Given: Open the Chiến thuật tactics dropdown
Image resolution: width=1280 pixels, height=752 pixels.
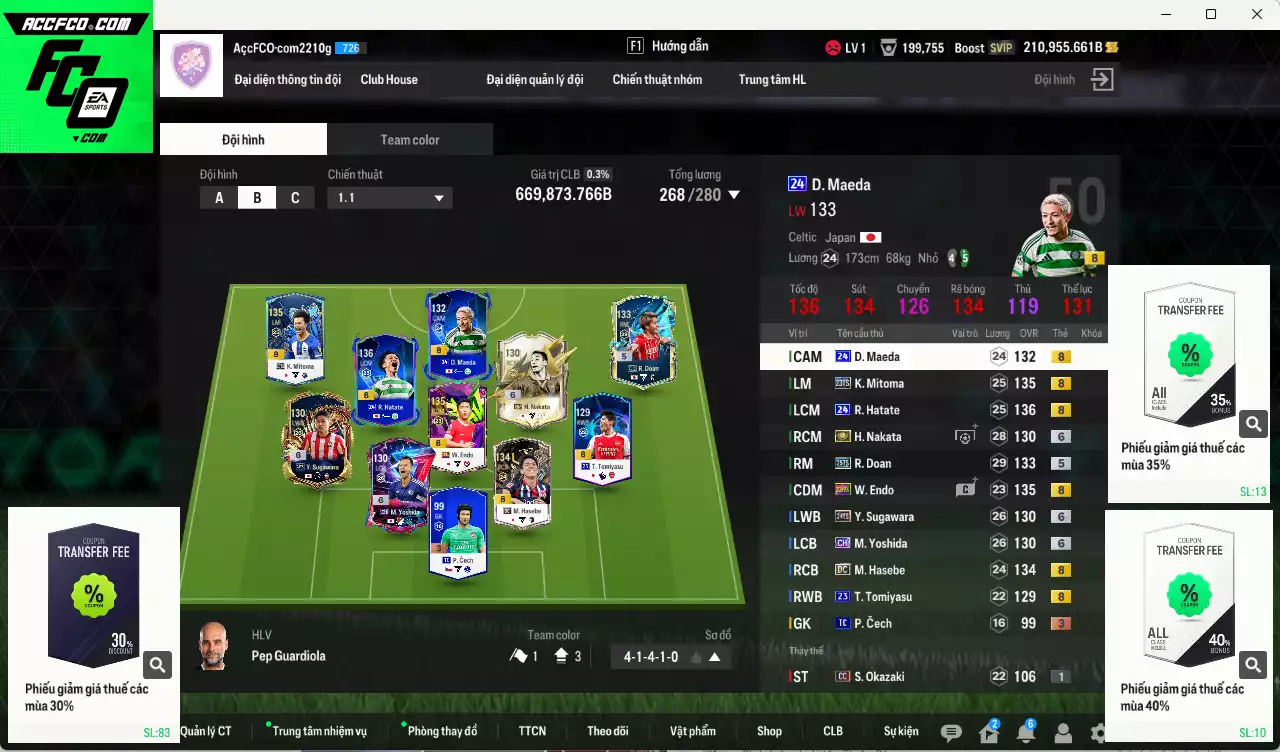Looking at the screenshot, I should coord(389,198).
